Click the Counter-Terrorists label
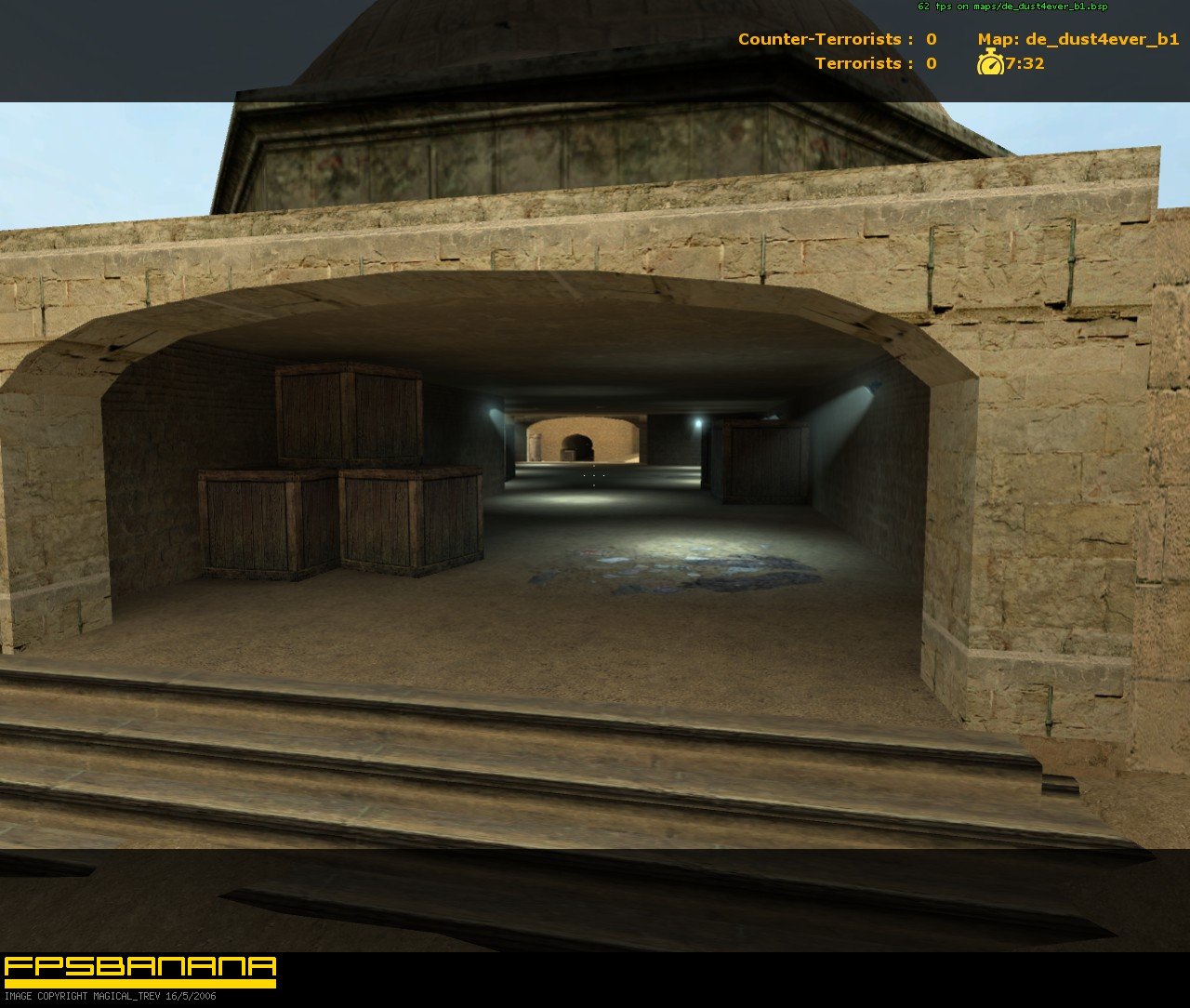Screen dimensions: 1190x1008 pyautogui.click(x=816, y=37)
